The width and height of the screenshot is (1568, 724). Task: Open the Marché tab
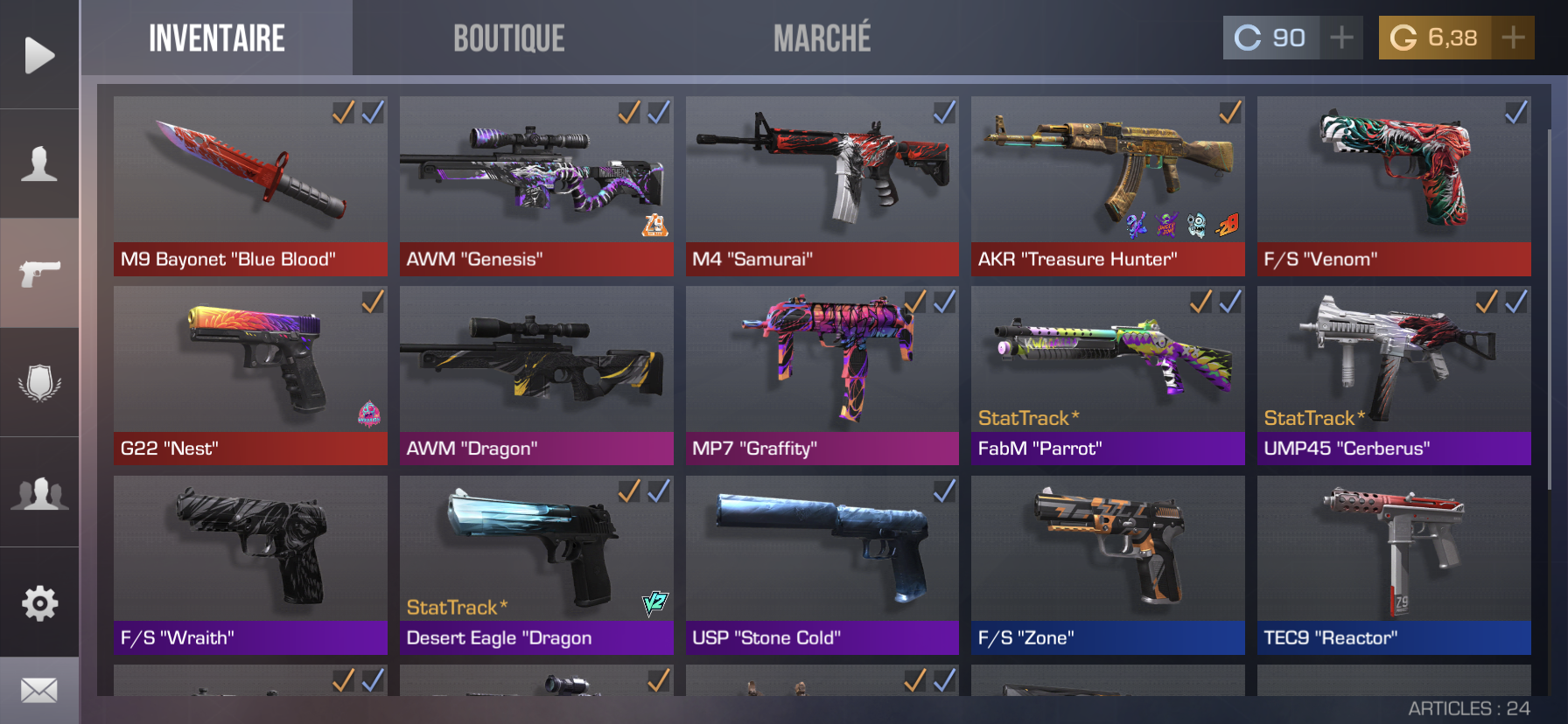tap(822, 38)
